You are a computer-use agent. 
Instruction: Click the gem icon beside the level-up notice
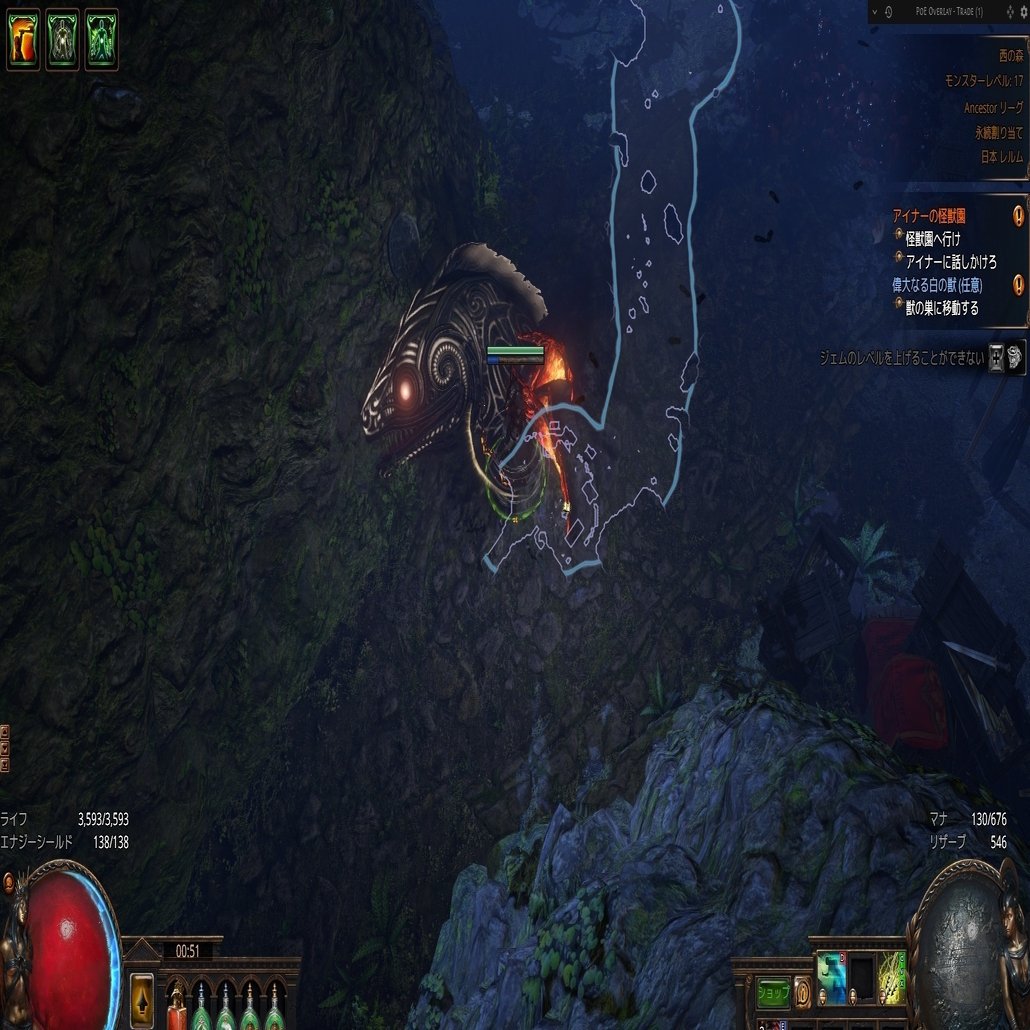1015,356
